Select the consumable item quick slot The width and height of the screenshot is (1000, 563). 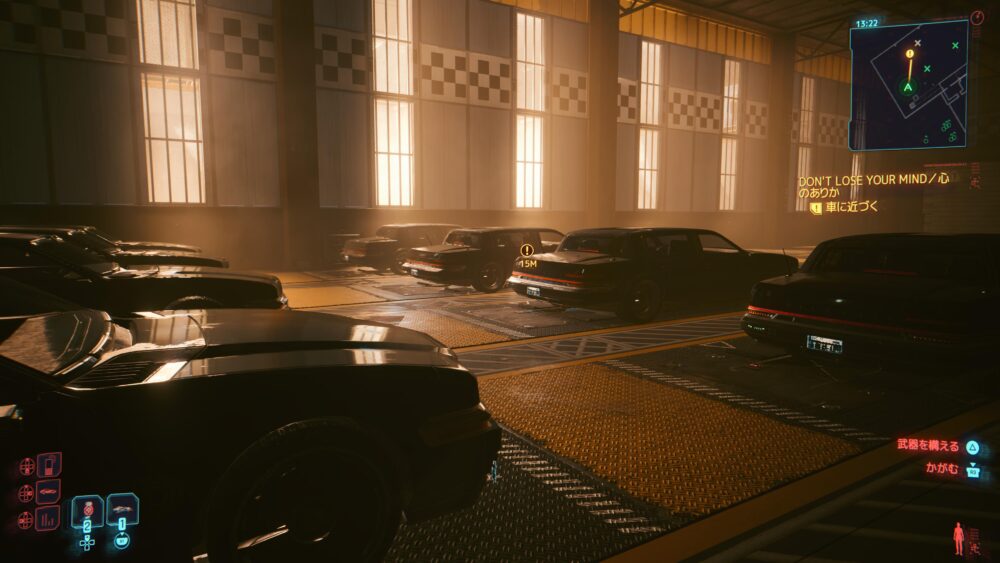[87, 511]
